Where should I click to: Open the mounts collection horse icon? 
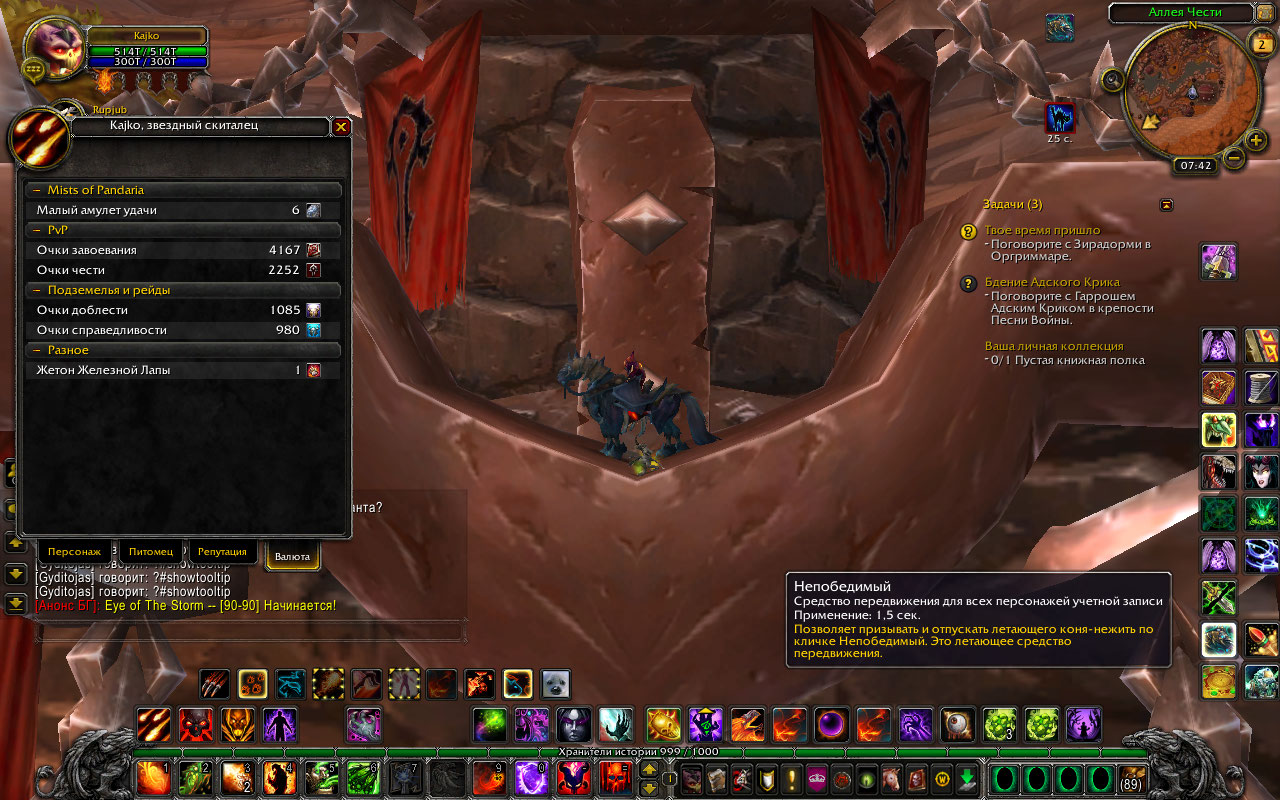point(890,778)
